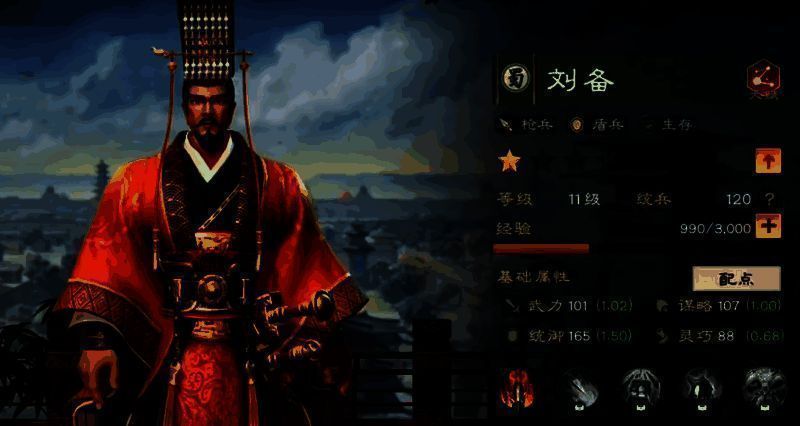Select the red glowing skill icon

[517, 390]
